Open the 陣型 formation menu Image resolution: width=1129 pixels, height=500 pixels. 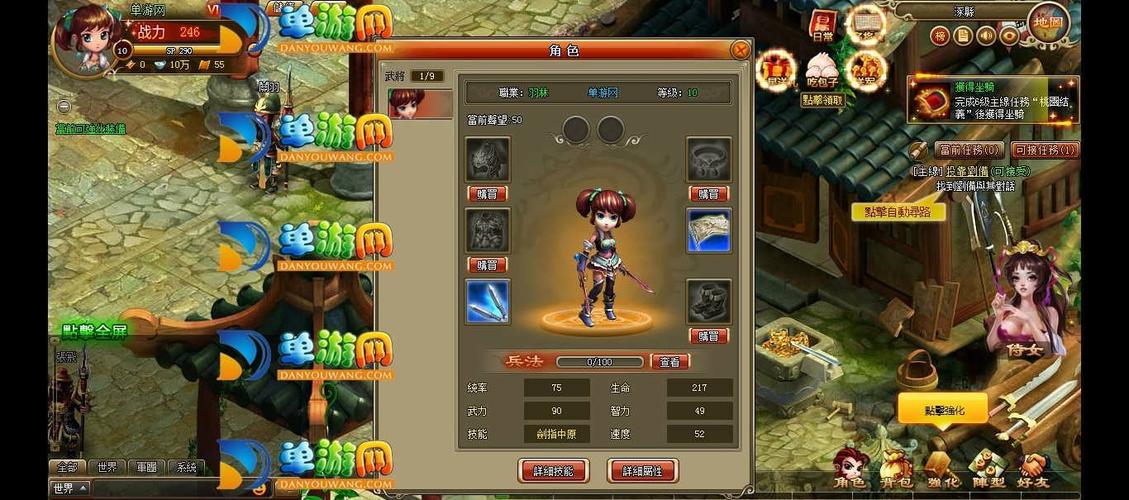[x=988, y=470]
